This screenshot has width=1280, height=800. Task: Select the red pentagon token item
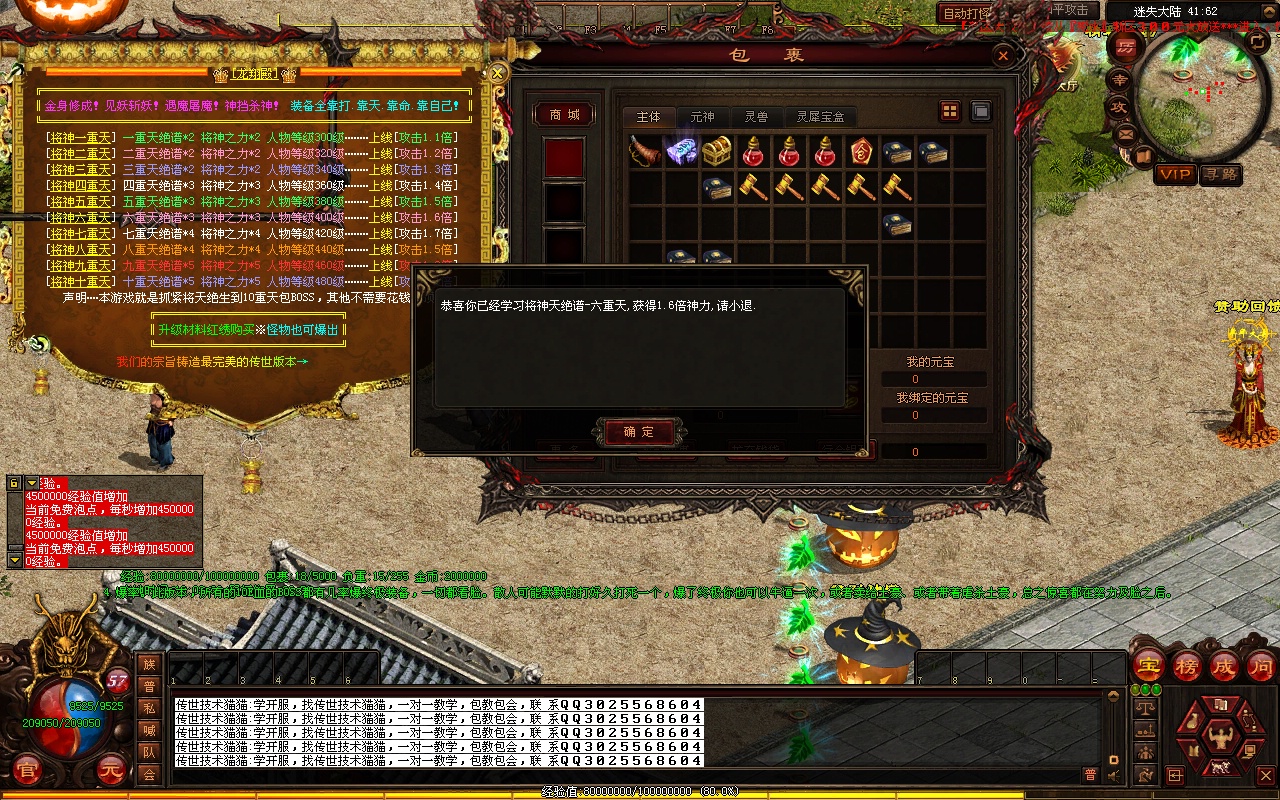point(860,151)
